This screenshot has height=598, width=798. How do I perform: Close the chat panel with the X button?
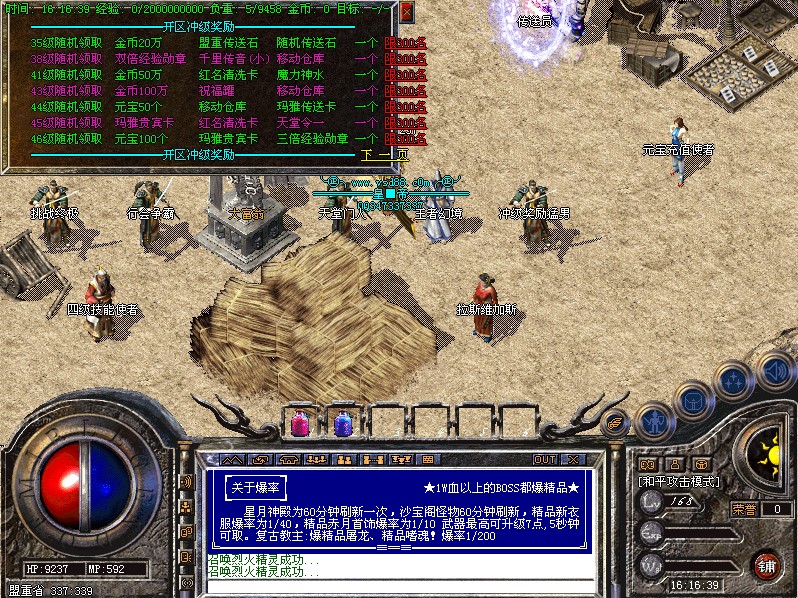[573, 459]
